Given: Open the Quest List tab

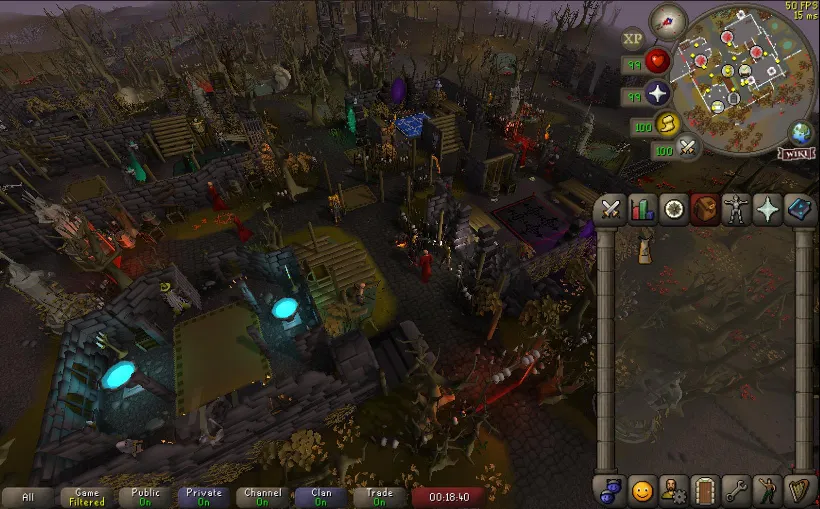Looking at the screenshot, I should (x=674, y=210).
